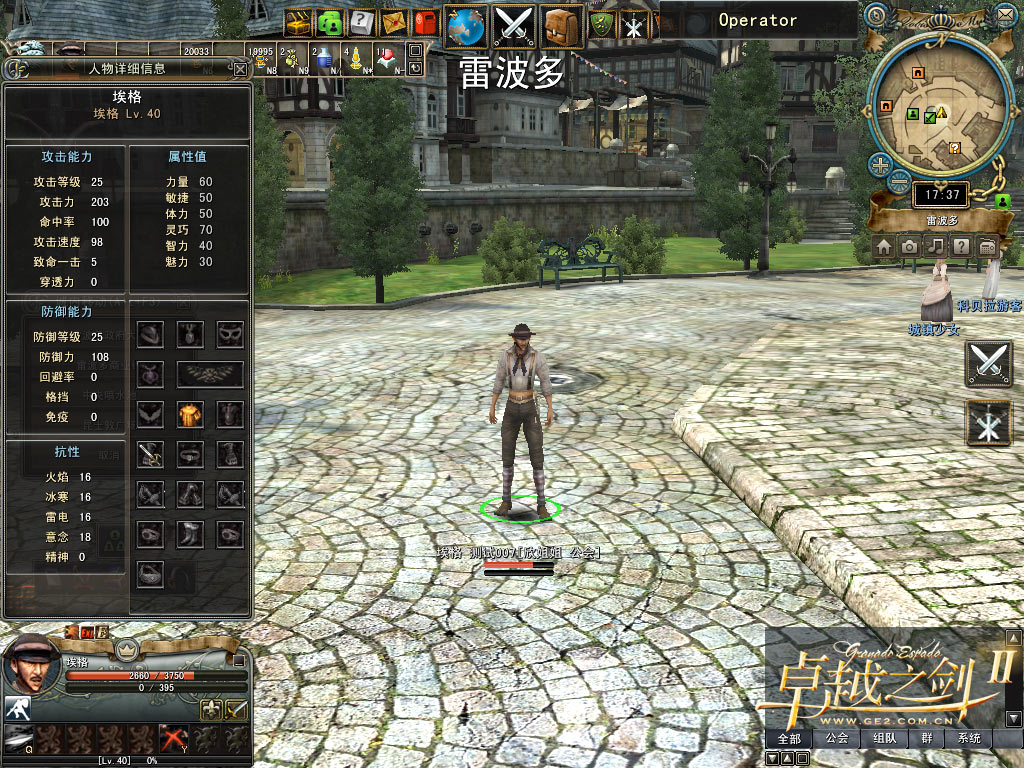The width and height of the screenshot is (1024, 768).
Task: Open the leather backpack inventory
Action: click(563, 25)
